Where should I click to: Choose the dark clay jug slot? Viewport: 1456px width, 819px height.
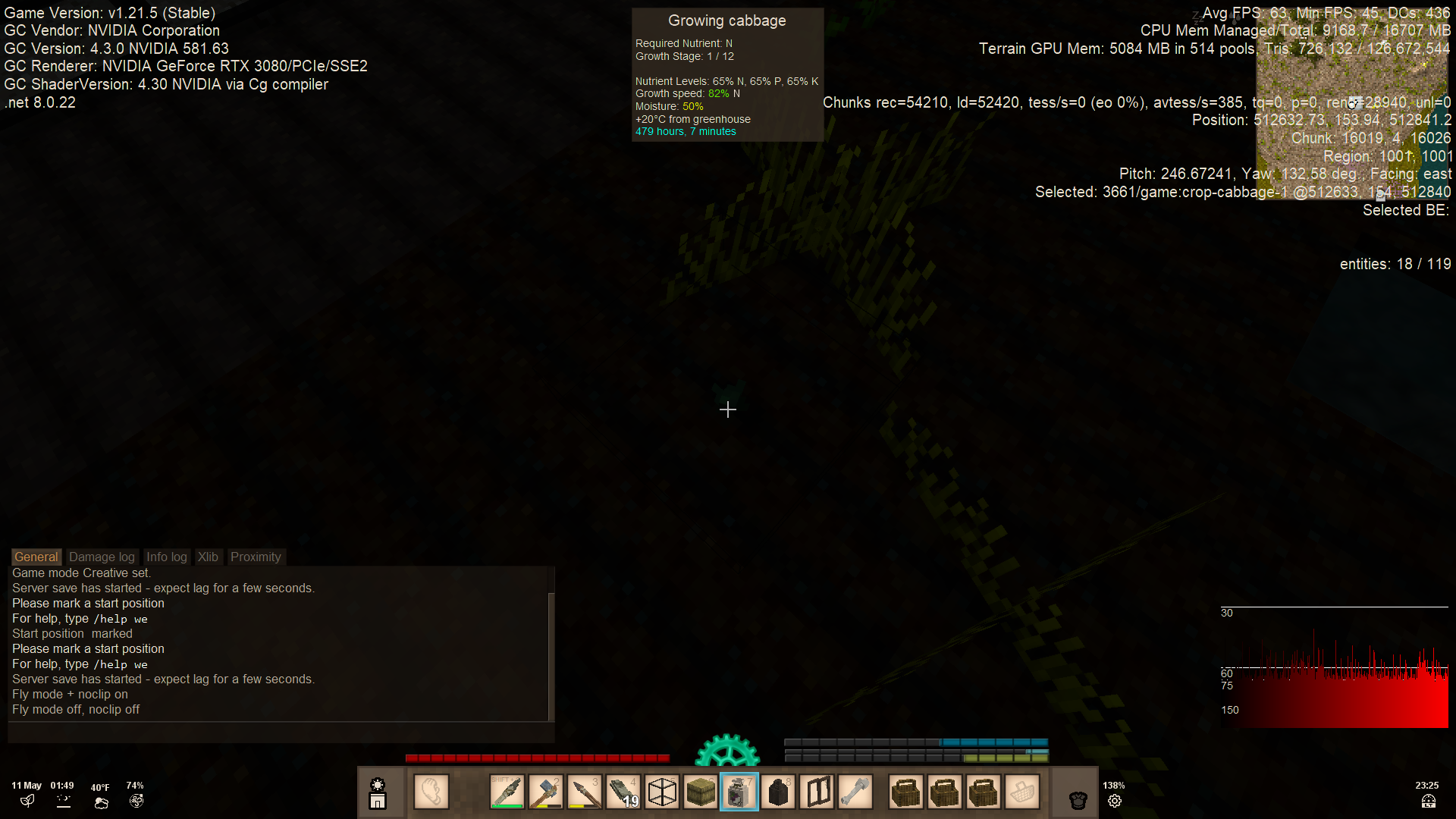[778, 792]
